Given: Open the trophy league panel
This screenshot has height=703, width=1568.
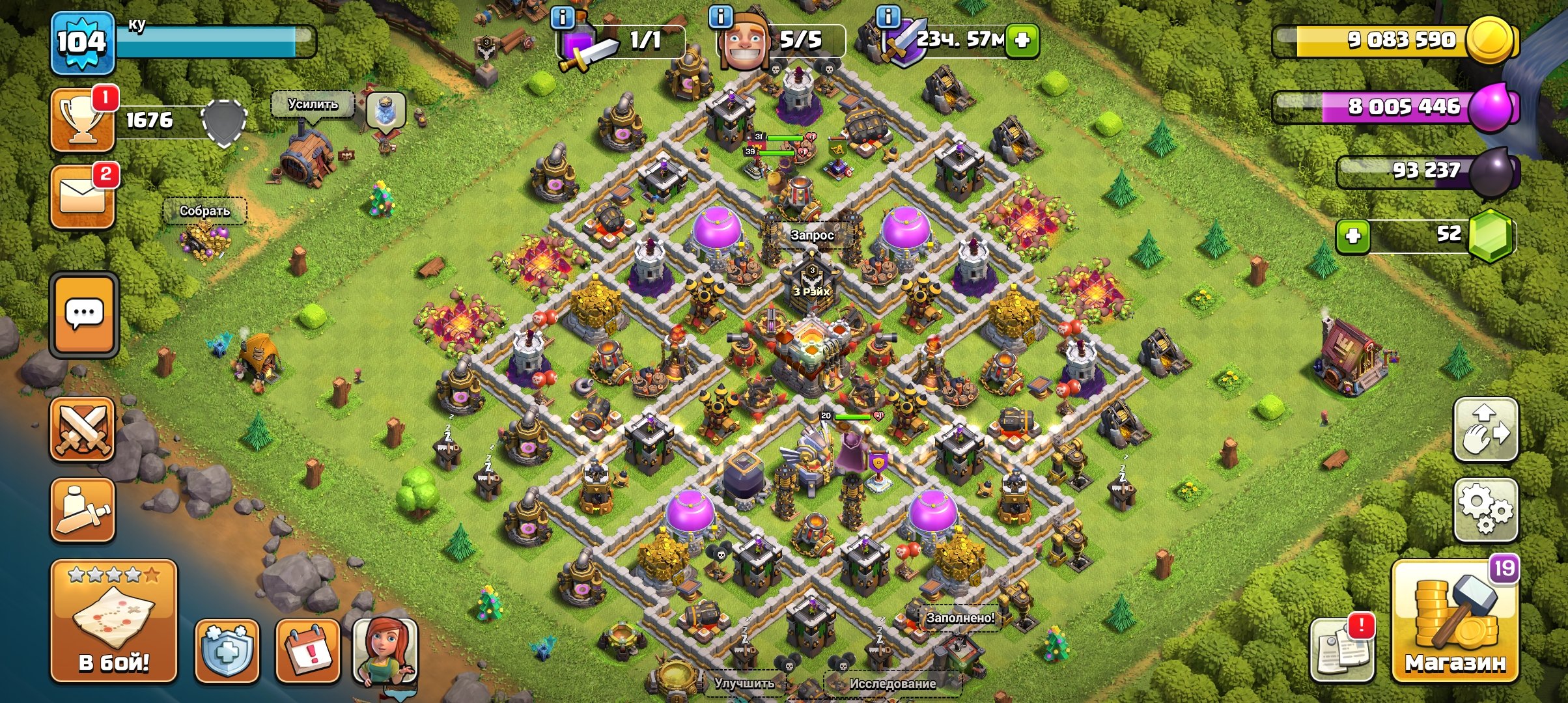Looking at the screenshot, I should (83, 120).
